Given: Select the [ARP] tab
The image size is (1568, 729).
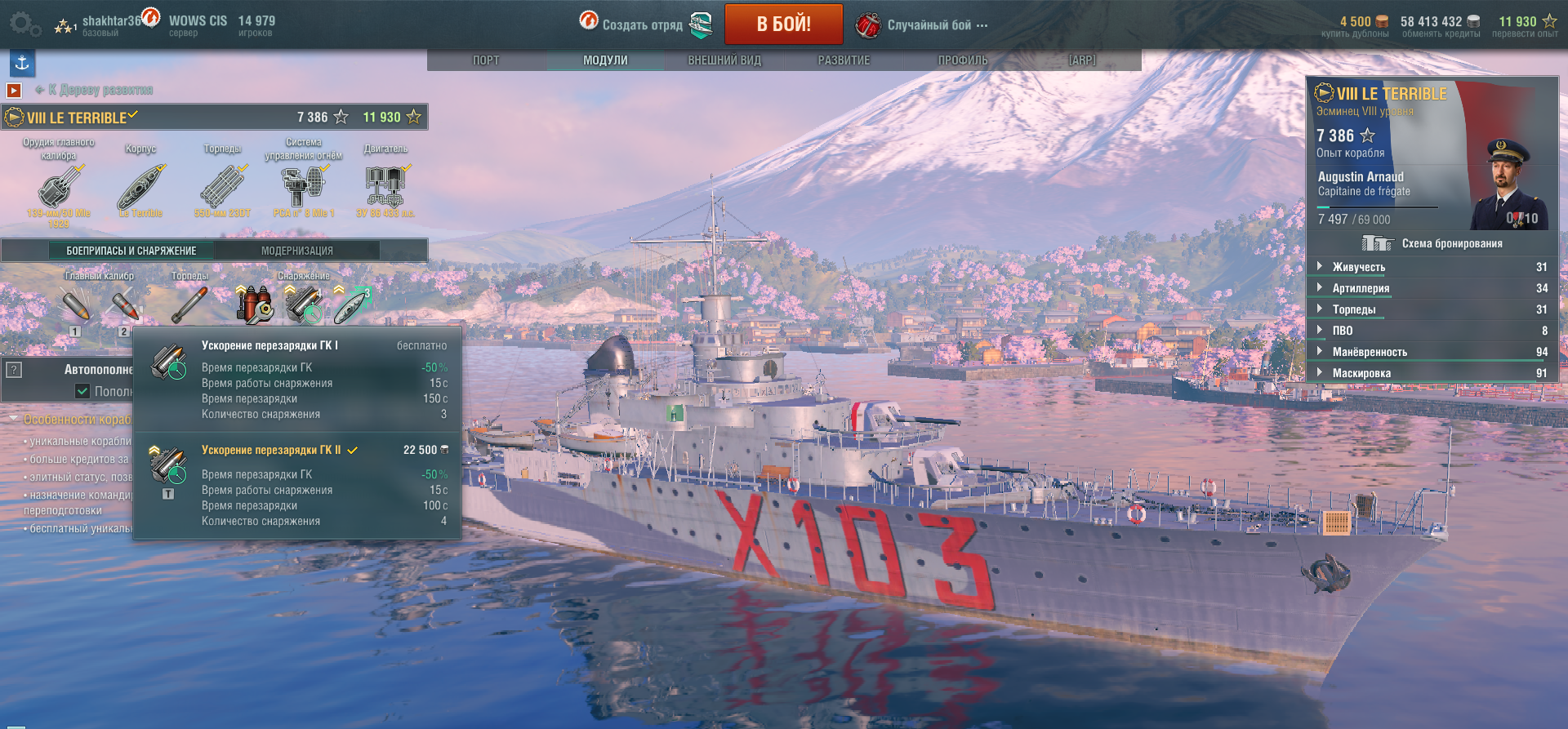Looking at the screenshot, I should tap(1082, 60).
